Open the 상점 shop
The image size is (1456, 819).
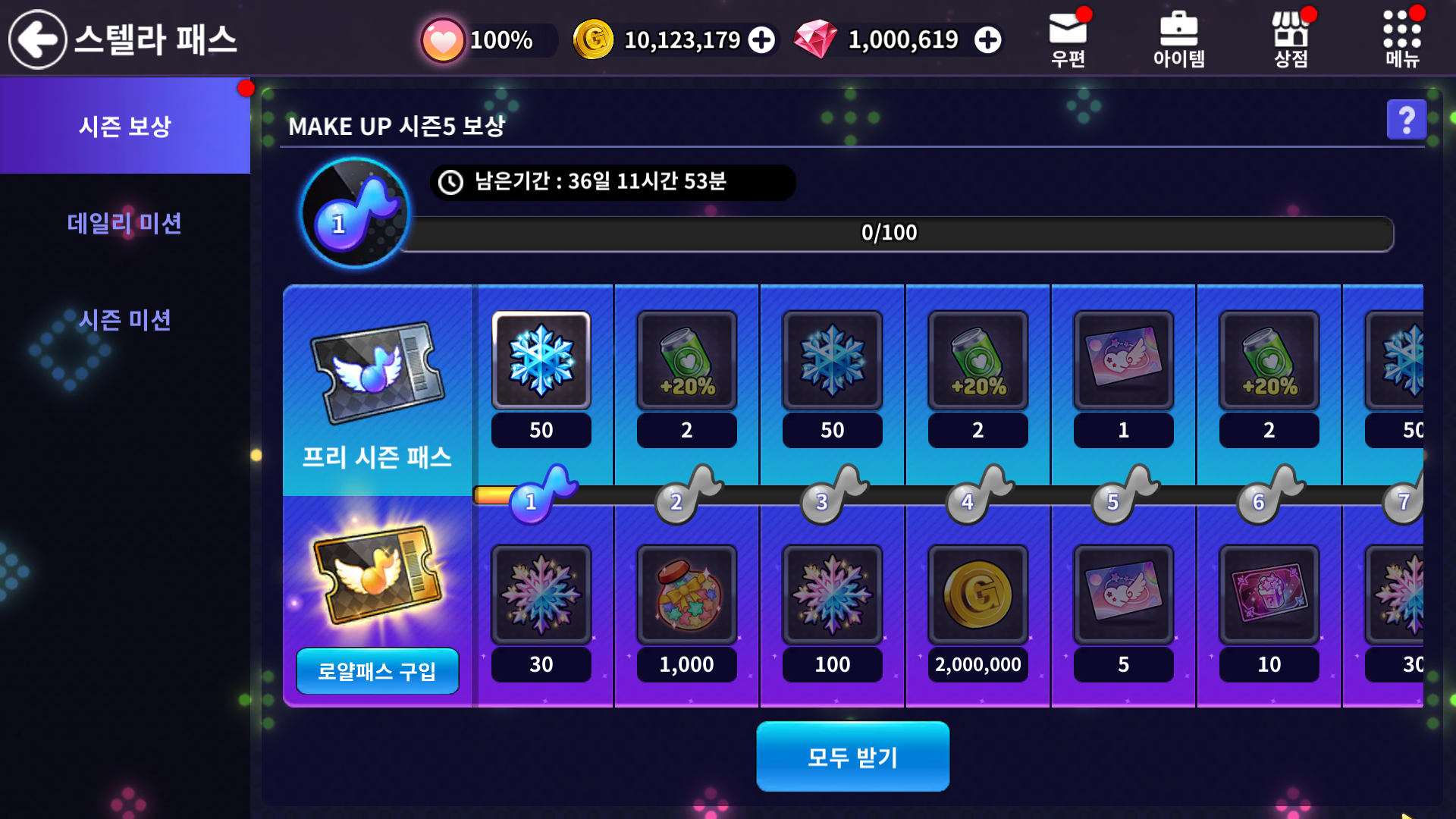coord(1290,39)
